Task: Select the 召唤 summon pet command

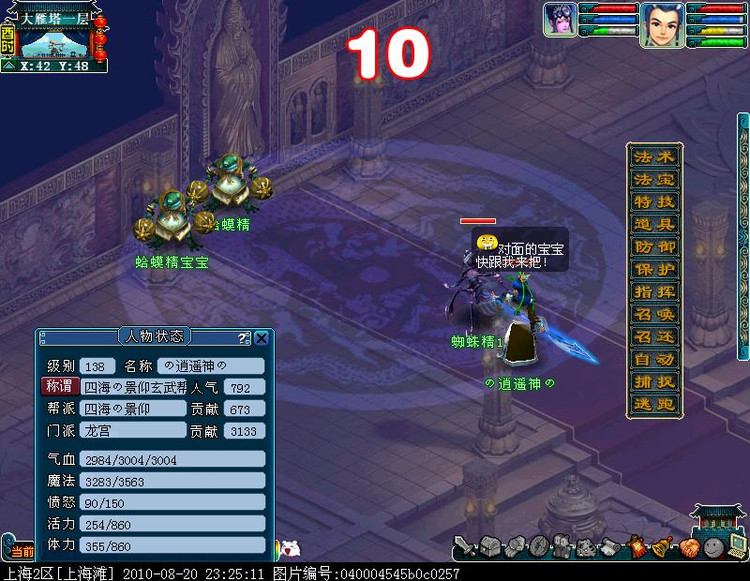Action: [655, 315]
